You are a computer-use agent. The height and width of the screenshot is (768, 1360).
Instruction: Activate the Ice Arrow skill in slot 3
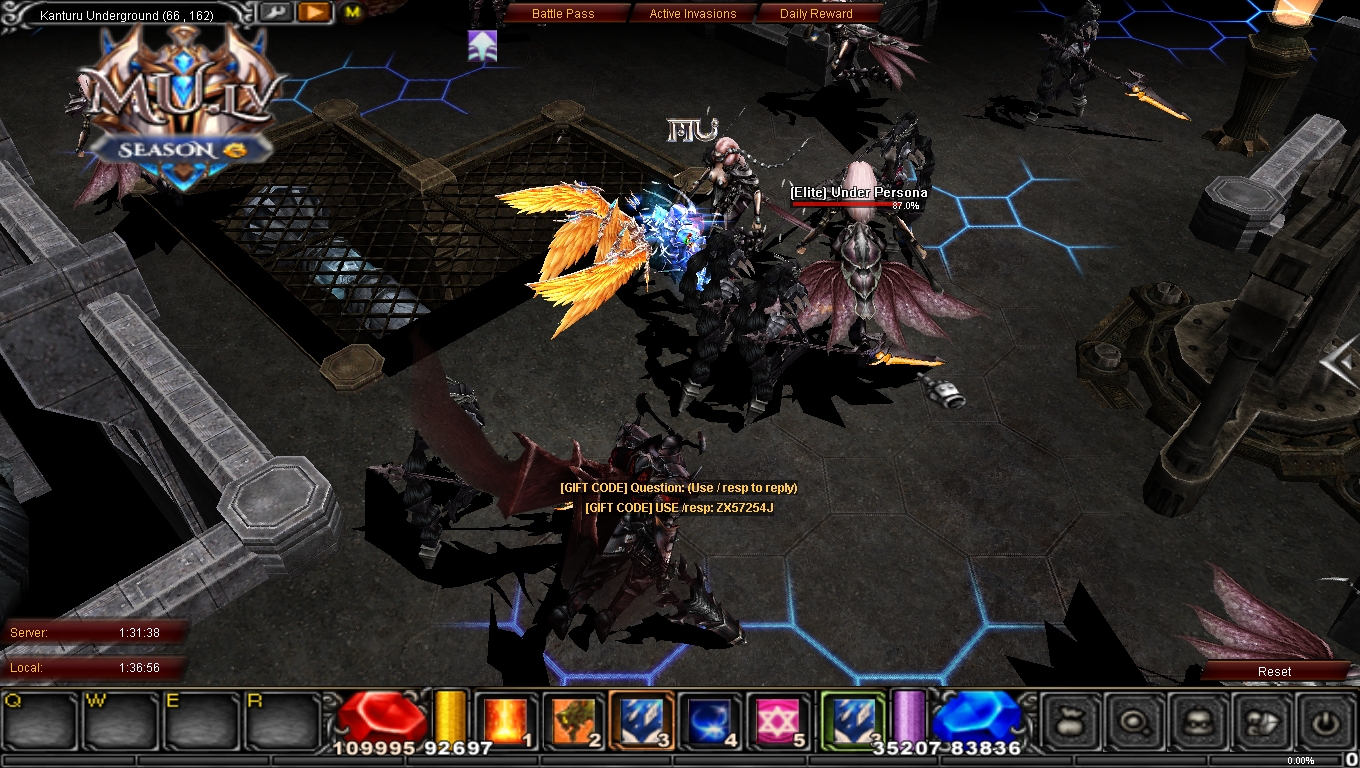640,721
